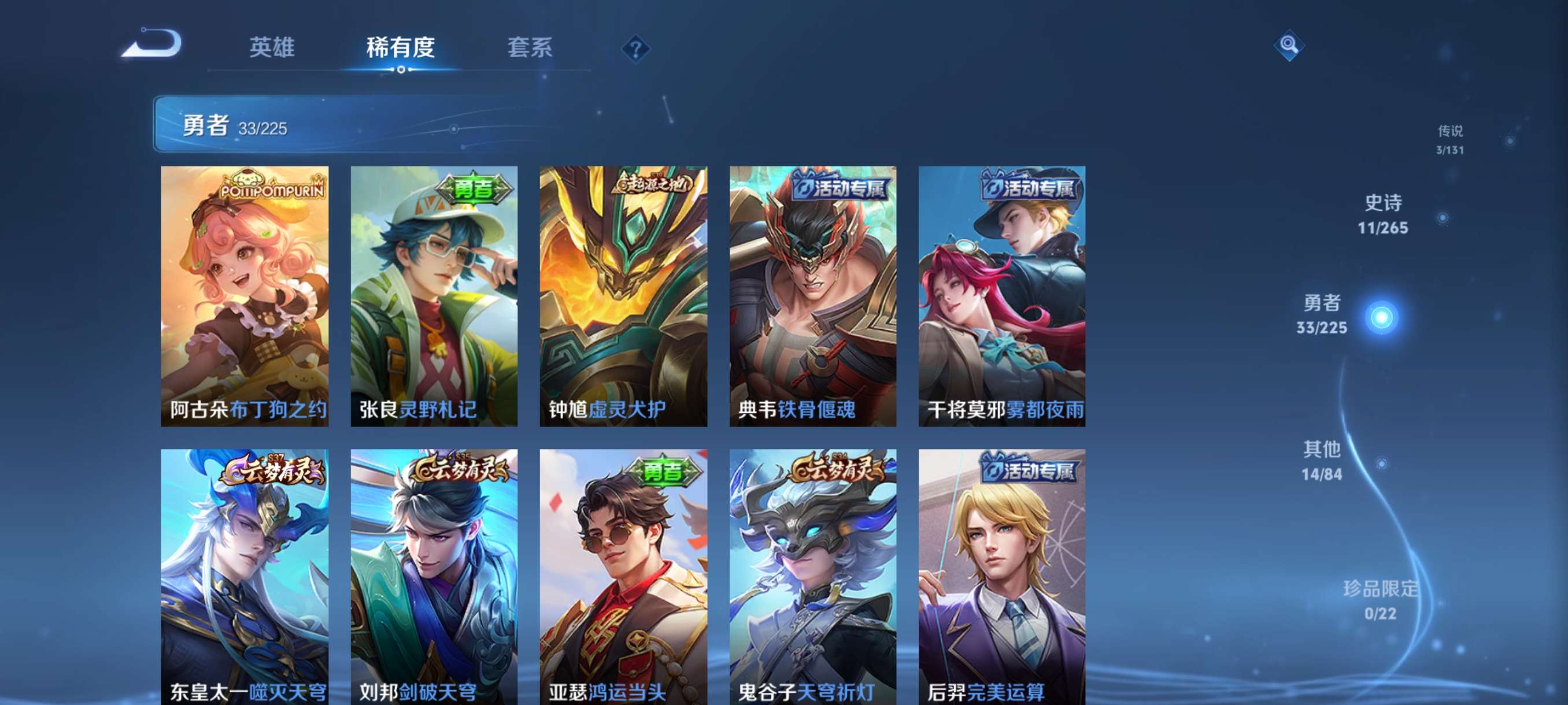Click the search magnifier icon
The height and width of the screenshot is (705, 1568).
pos(1290,46)
